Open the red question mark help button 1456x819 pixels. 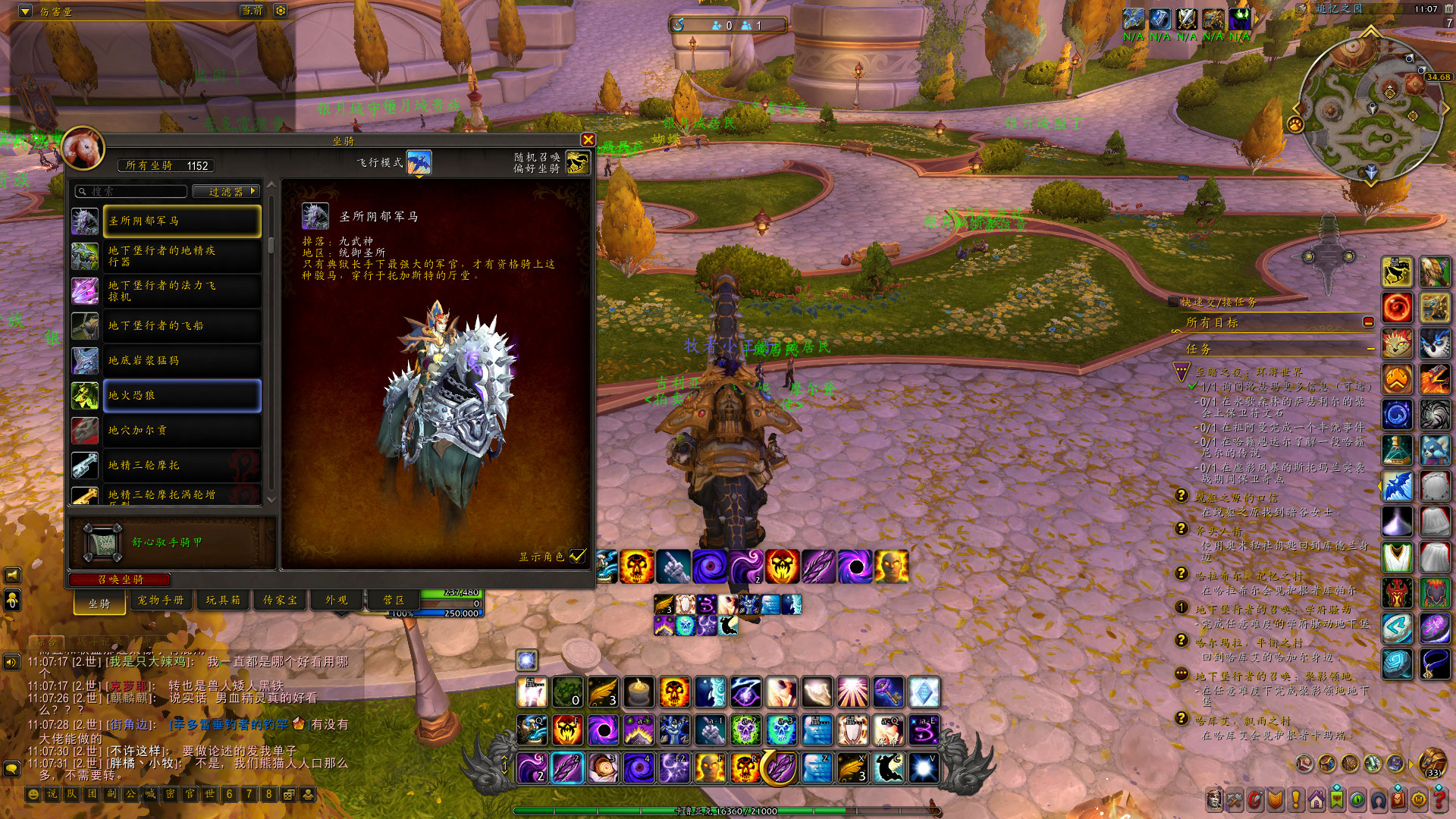point(1439,799)
